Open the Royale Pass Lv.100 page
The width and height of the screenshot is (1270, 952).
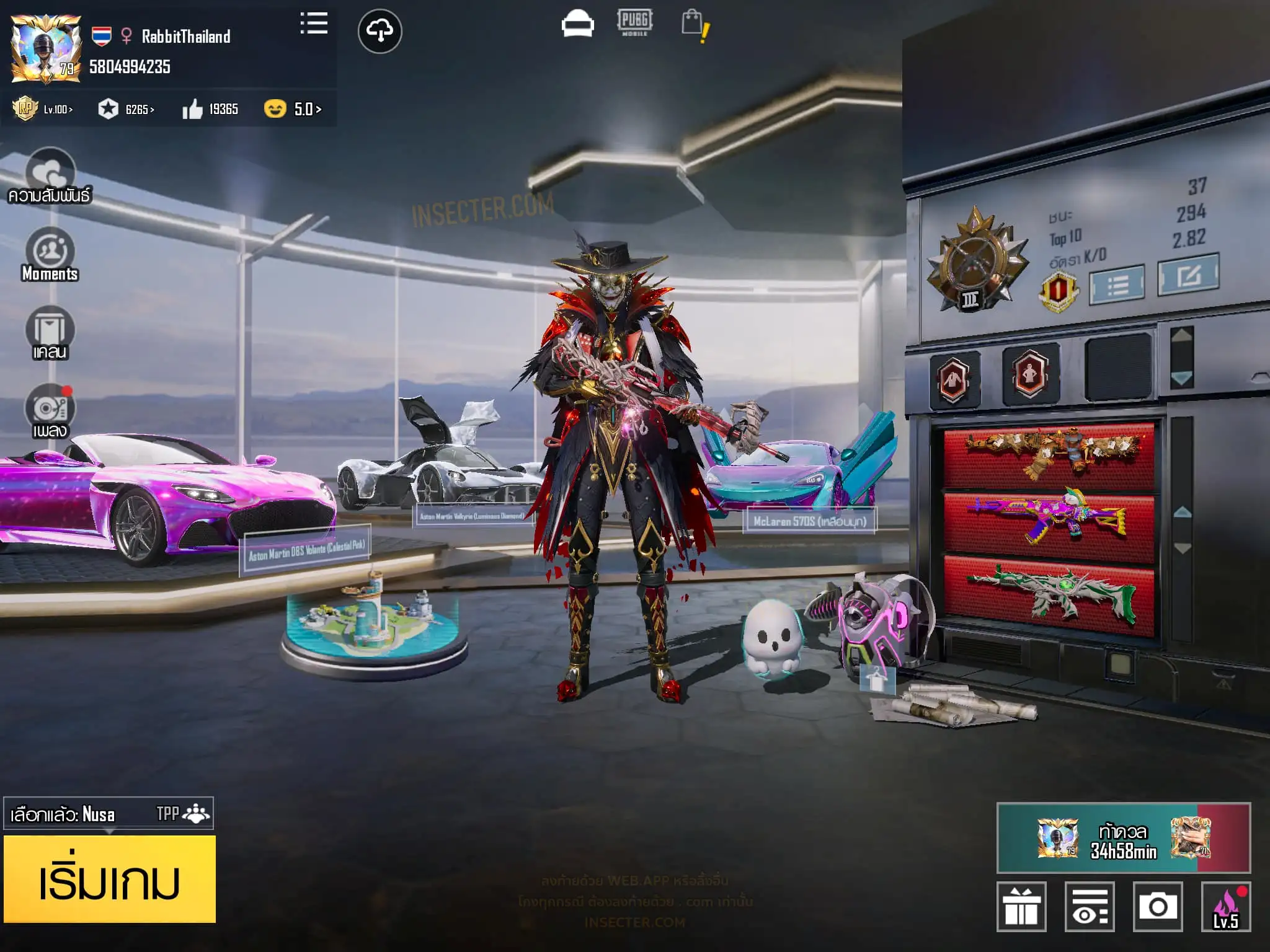[43, 109]
